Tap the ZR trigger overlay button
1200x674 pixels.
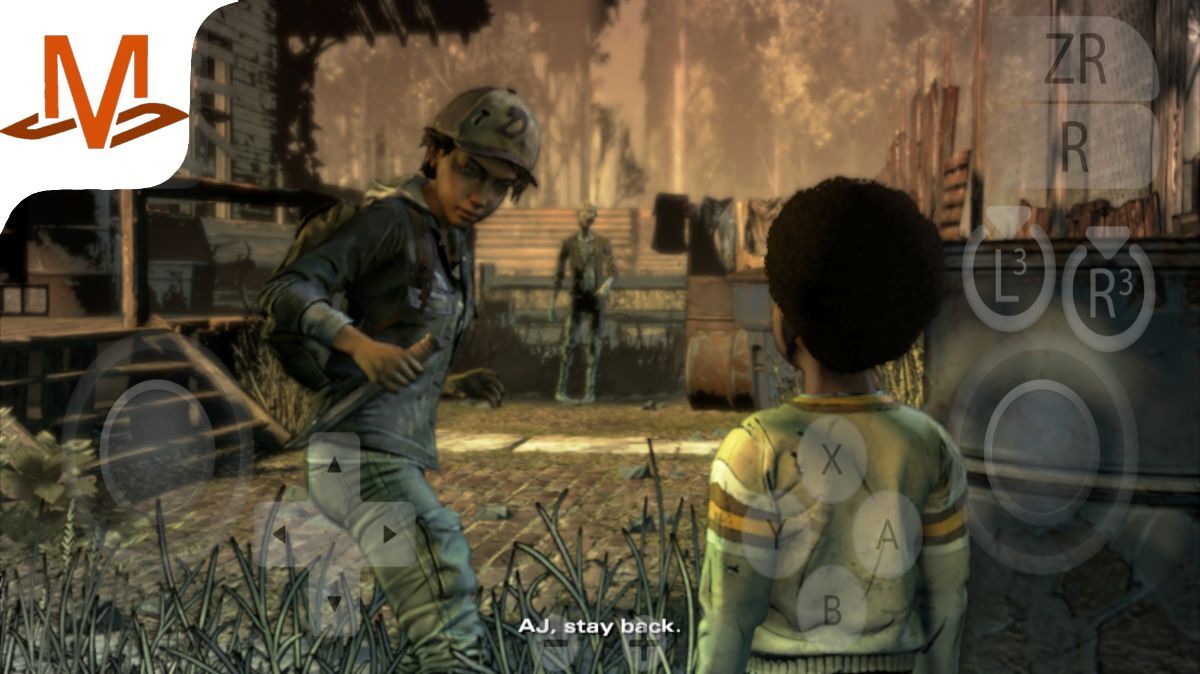tap(1075, 60)
